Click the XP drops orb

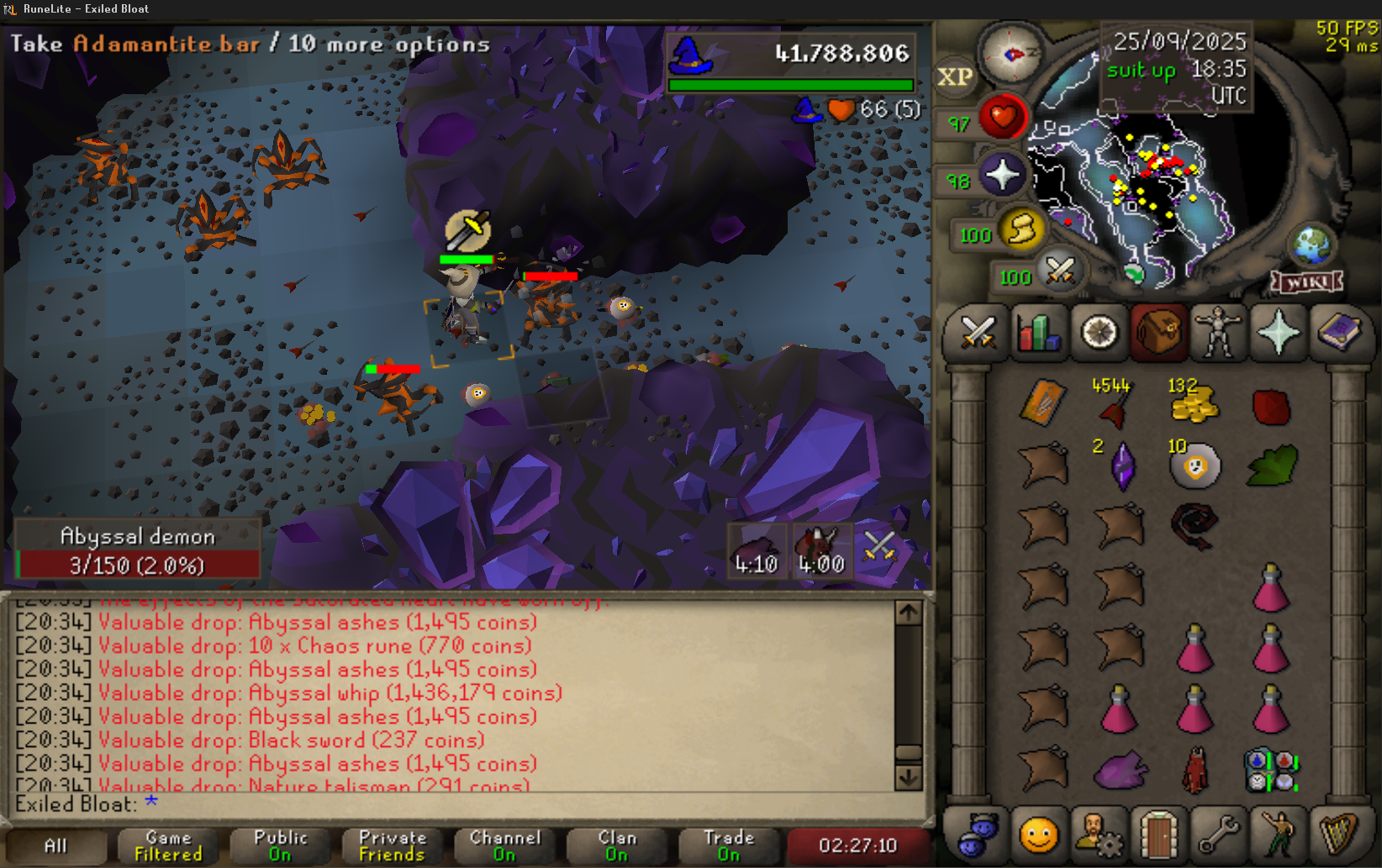pos(955,77)
